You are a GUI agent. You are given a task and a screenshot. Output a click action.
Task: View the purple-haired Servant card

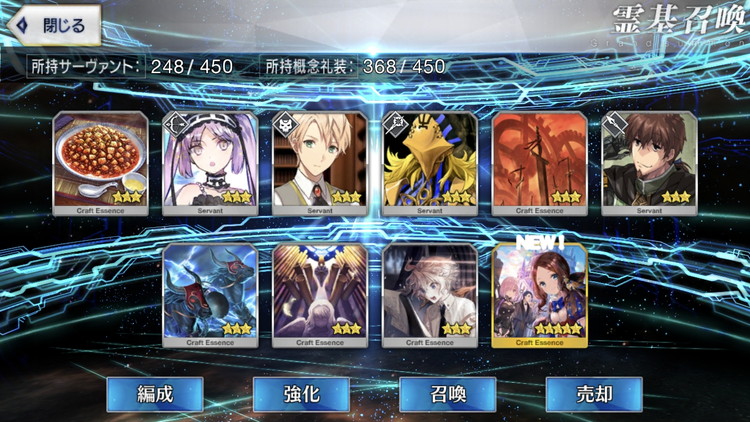[x=210, y=160]
